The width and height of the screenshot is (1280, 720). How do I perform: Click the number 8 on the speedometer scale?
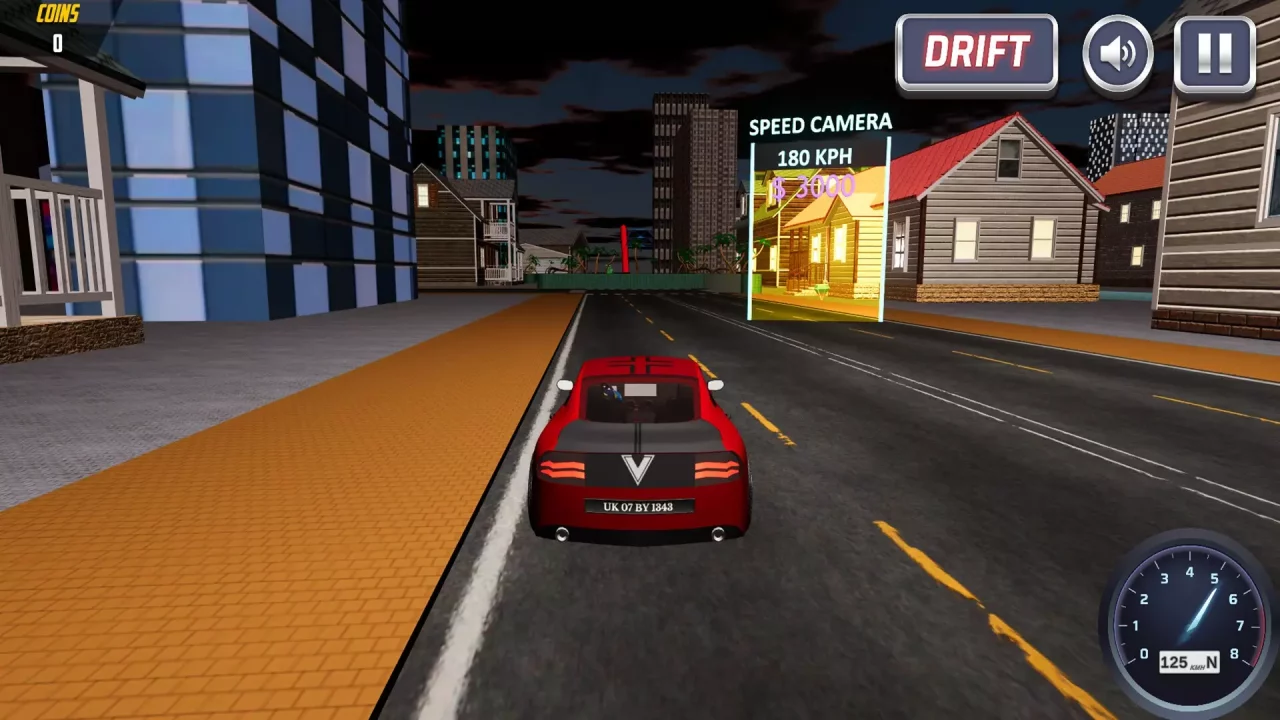(x=1236, y=651)
